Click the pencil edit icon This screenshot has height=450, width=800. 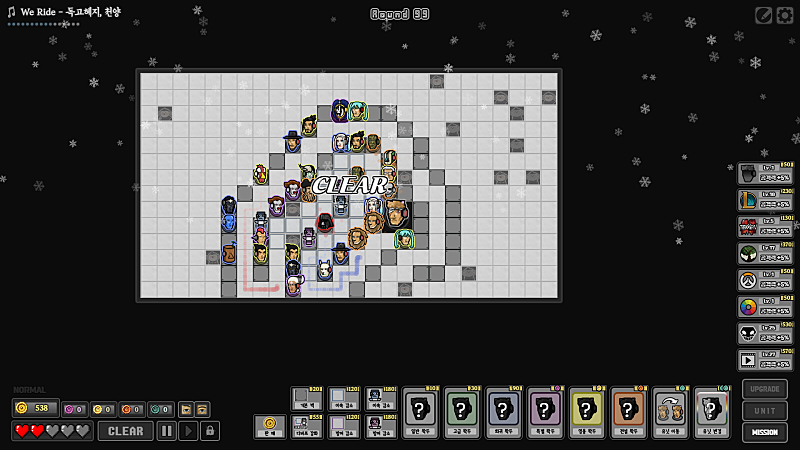(764, 15)
